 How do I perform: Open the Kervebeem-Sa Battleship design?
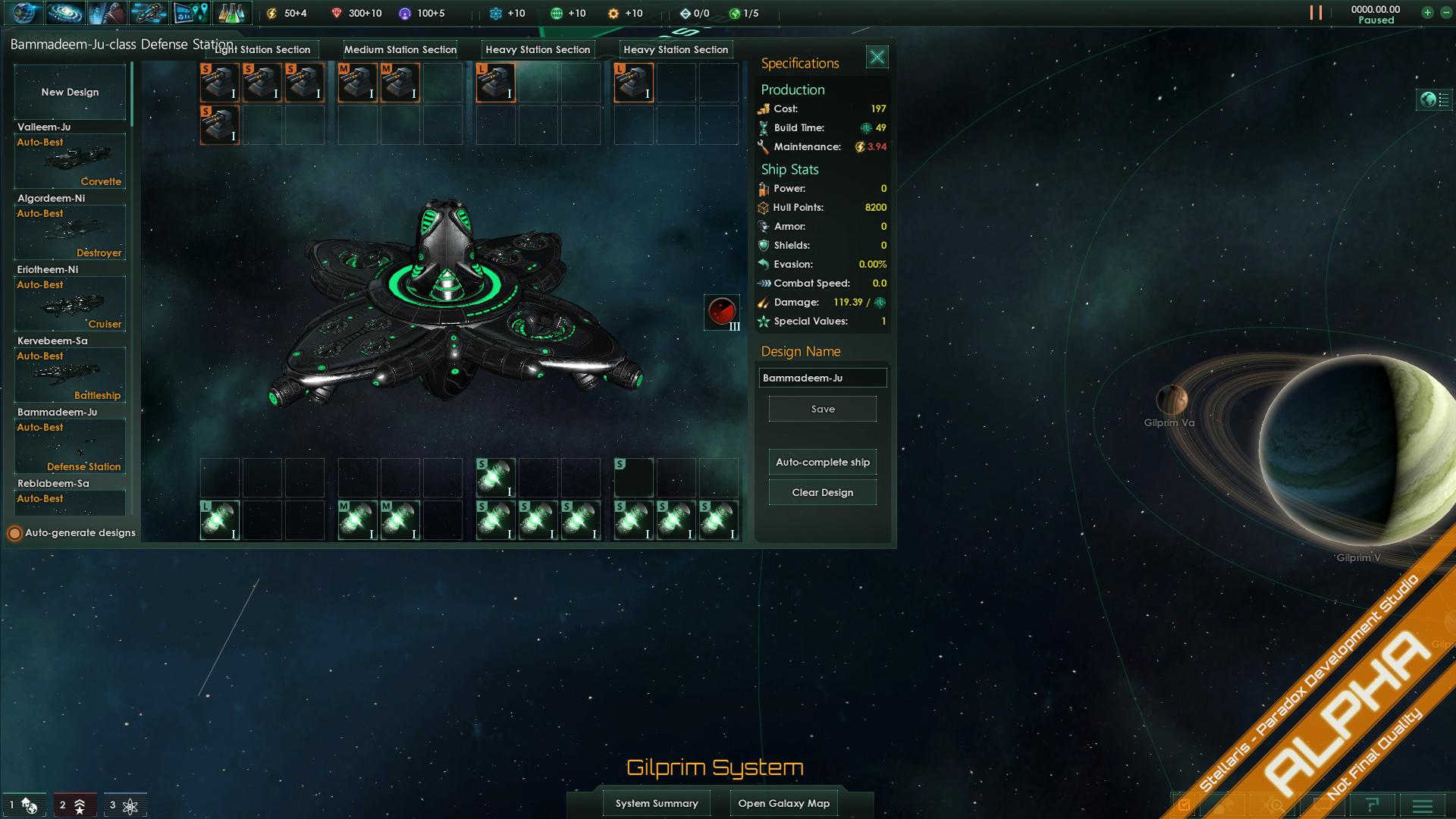[x=70, y=375]
